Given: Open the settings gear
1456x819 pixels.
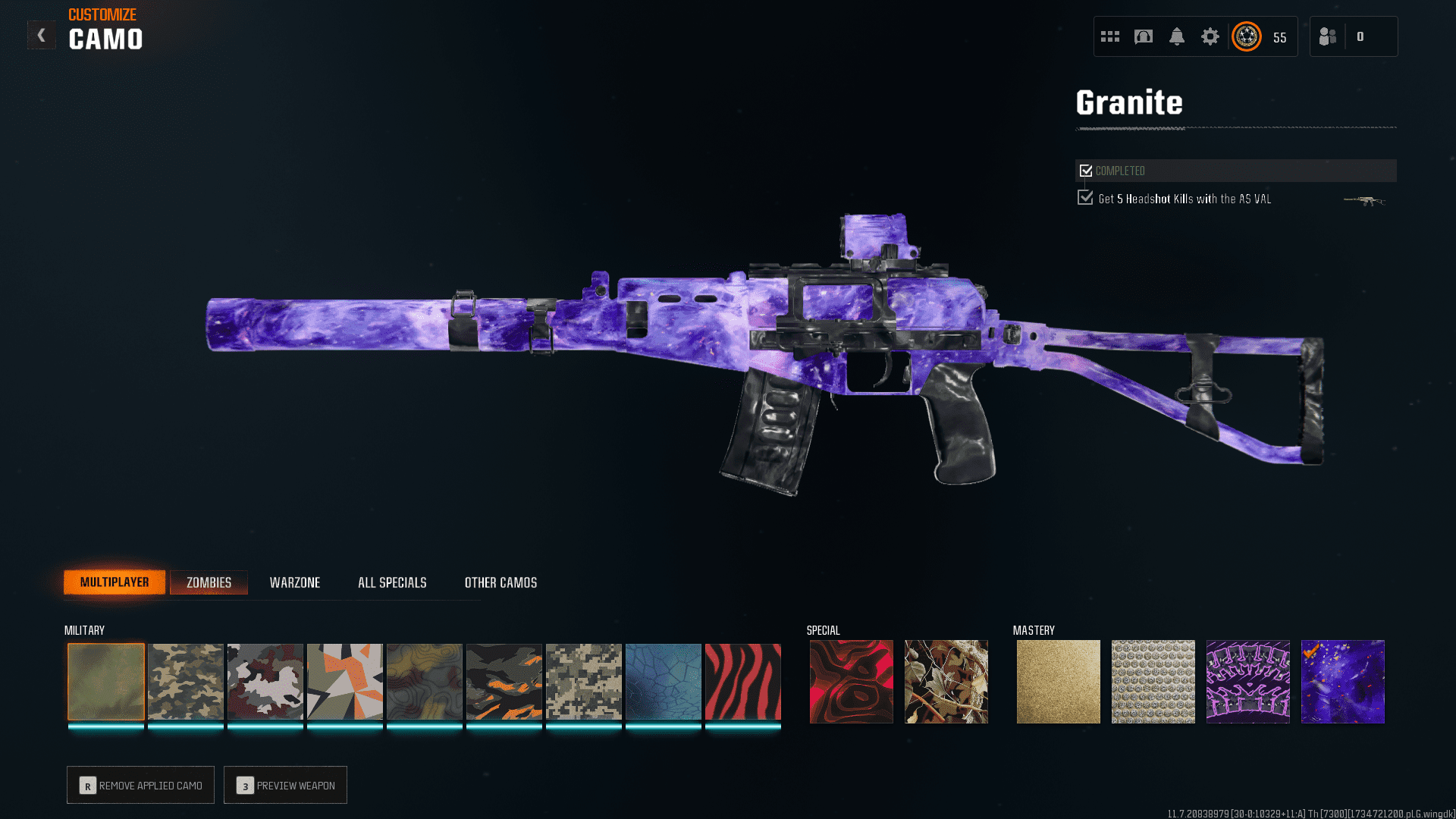Looking at the screenshot, I should click(1210, 36).
